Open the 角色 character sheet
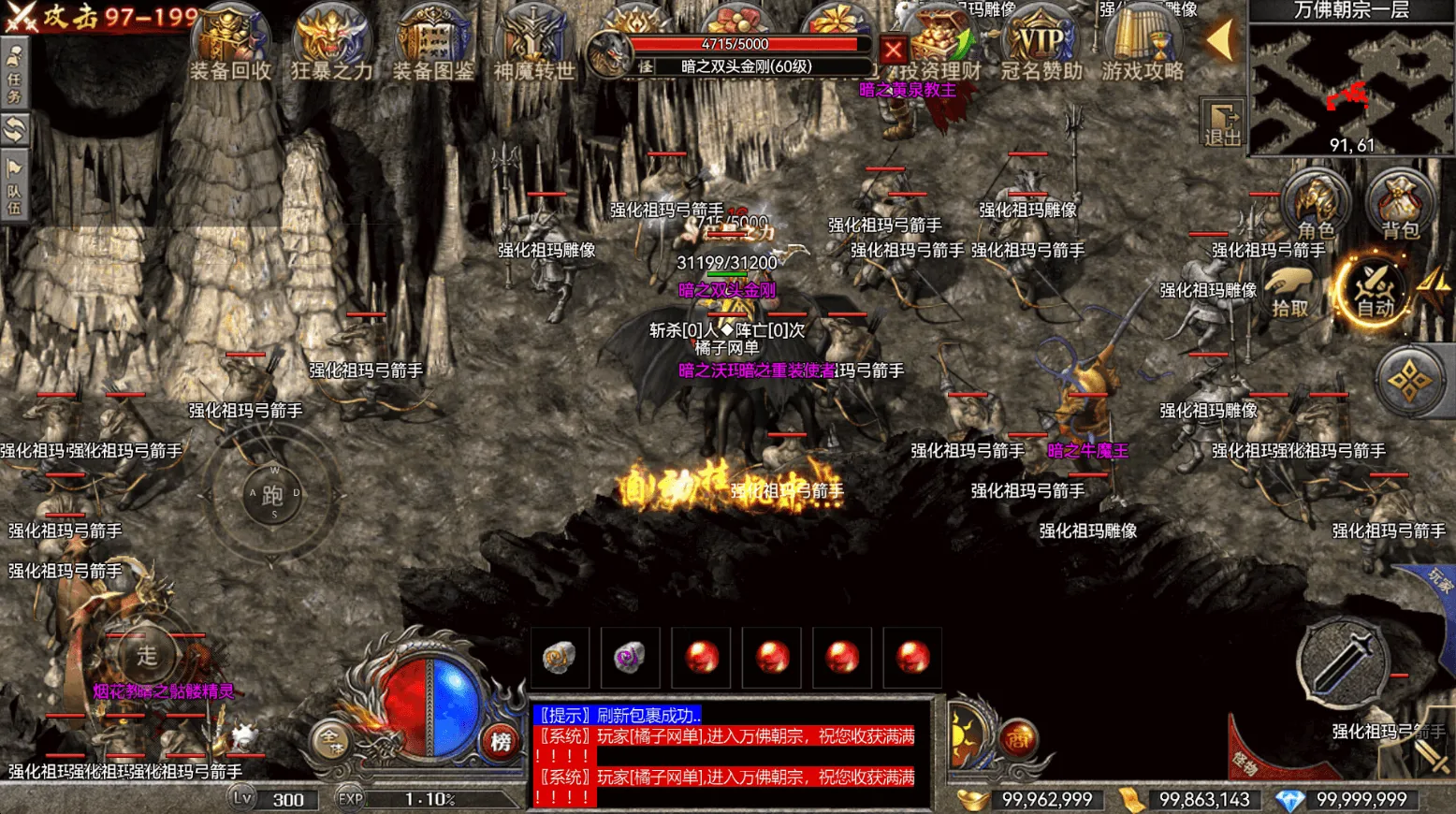 [1316, 206]
